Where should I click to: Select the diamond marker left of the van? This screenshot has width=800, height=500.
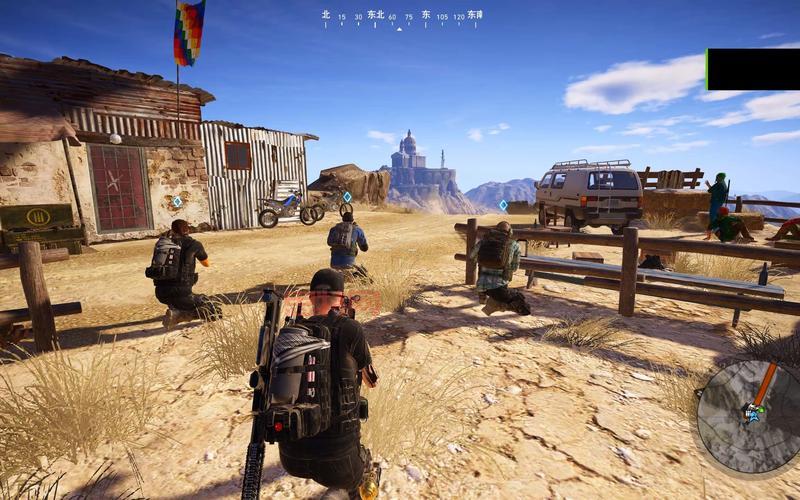pyautogui.click(x=503, y=205)
